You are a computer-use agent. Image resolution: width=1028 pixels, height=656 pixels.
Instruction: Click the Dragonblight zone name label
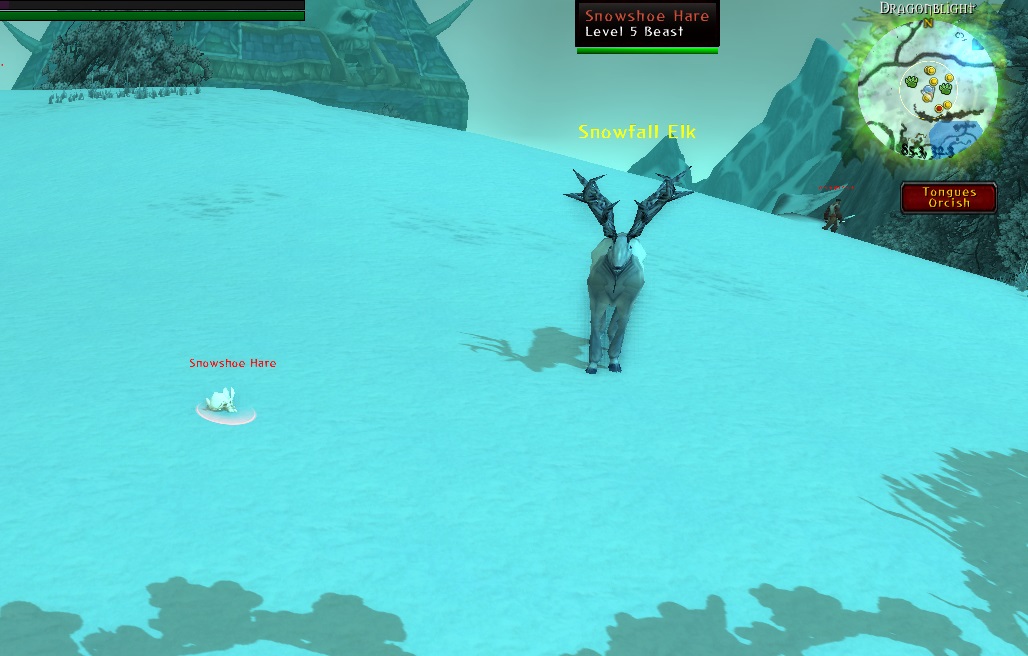pyautogui.click(x=927, y=8)
